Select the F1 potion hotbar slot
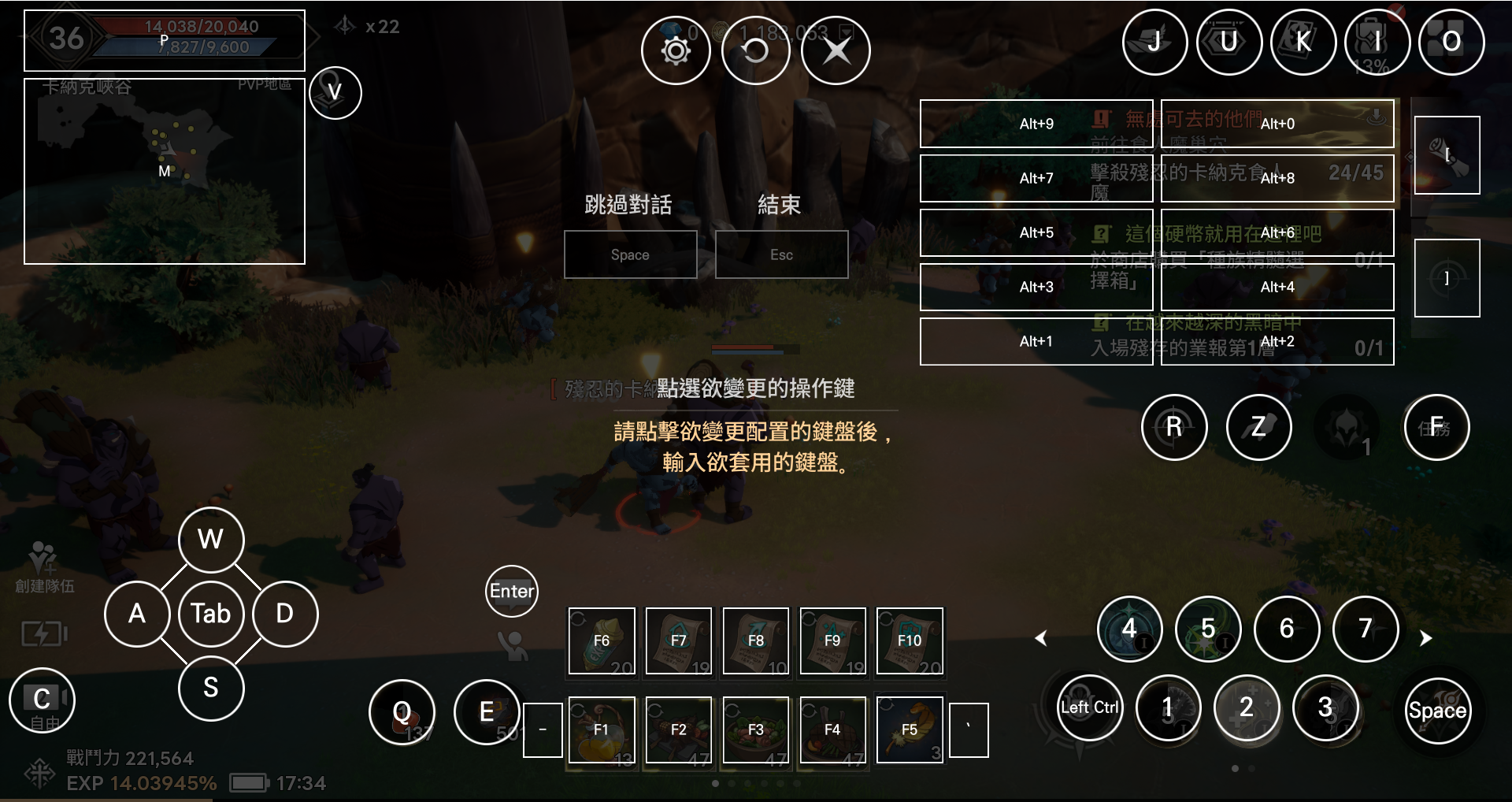The image size is (1512, 802). (x=602, y=730)
